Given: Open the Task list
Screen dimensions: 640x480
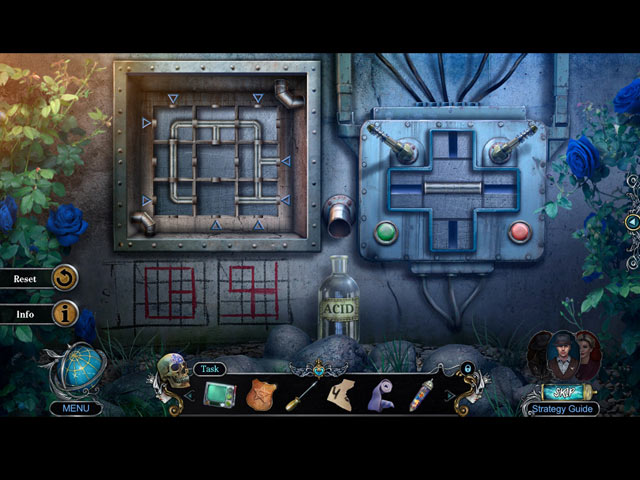Looking at the screenshot, I should click(209, 369).
